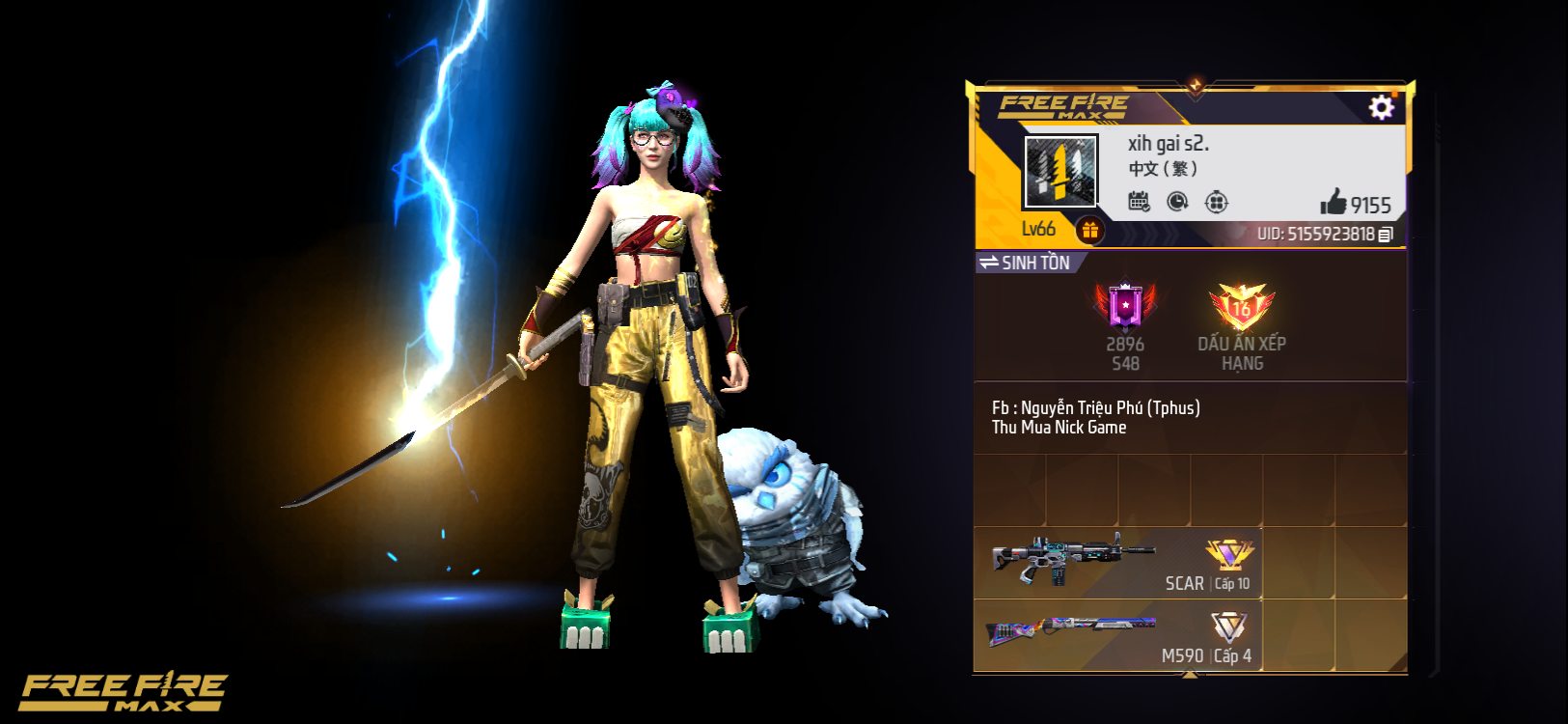Viewport: 1568px width, 724px height.
Task: Switch profile language from 中文 (繁)
Action: pyautogui.click(x=1162, y=167)
